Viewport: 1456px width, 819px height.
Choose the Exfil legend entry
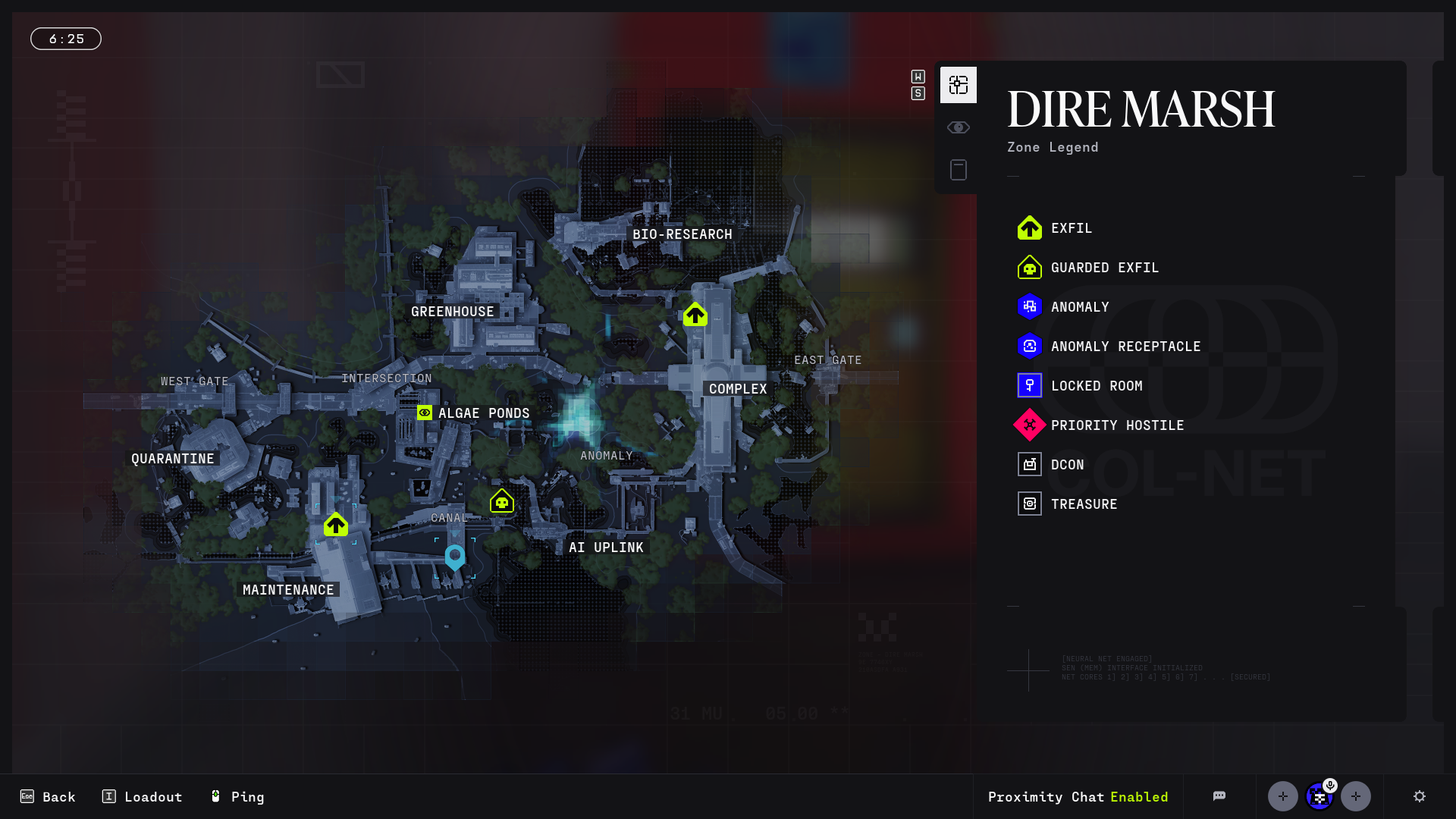click(x=1071, y=228)
